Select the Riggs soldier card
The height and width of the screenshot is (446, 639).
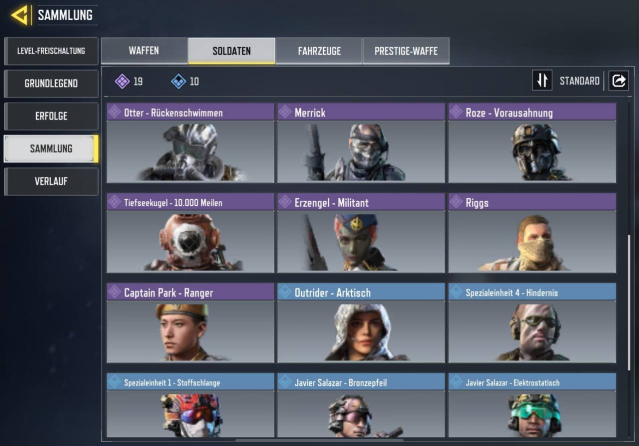click(531, 233)
